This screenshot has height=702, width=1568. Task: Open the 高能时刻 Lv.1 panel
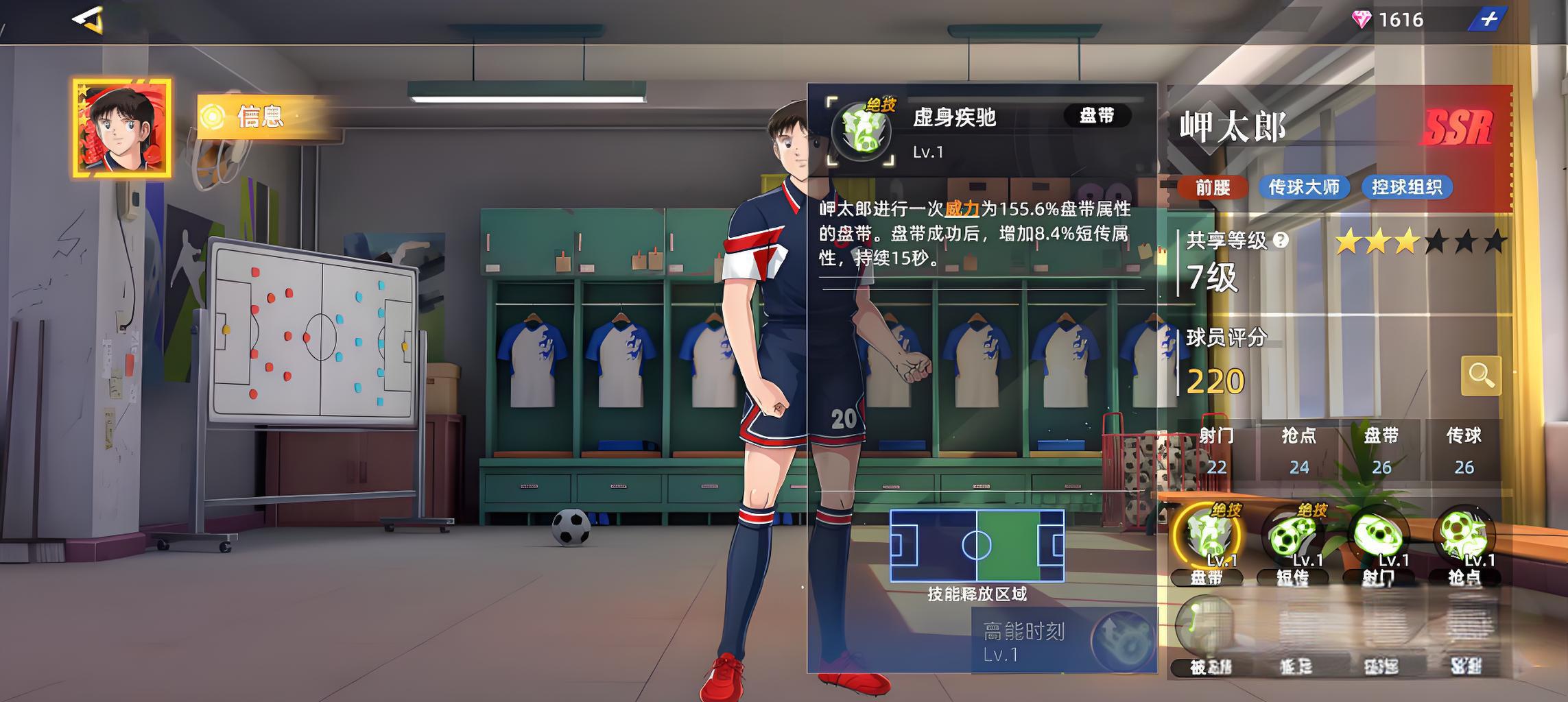click(x=1063, y=642)
